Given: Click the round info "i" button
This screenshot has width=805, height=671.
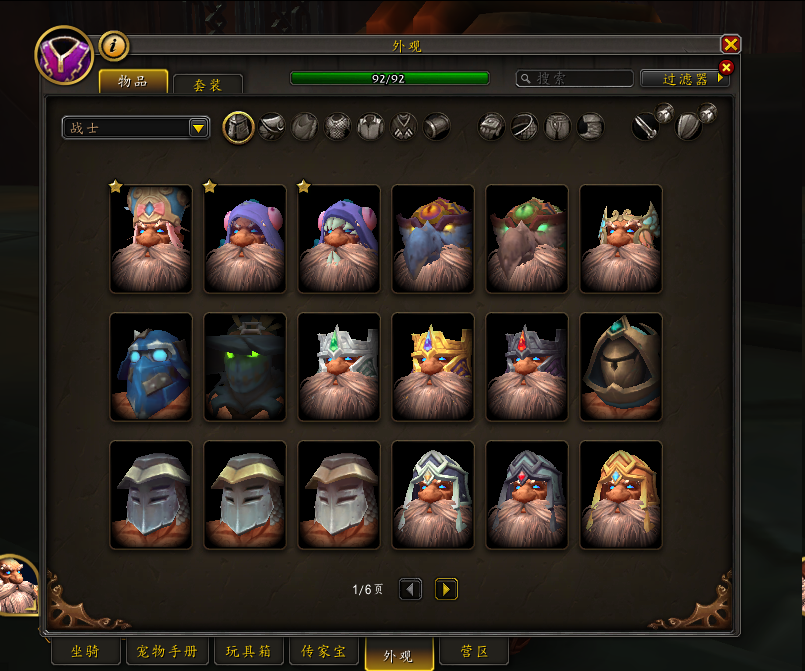Looking at the screenshot, I should point(114,45).
